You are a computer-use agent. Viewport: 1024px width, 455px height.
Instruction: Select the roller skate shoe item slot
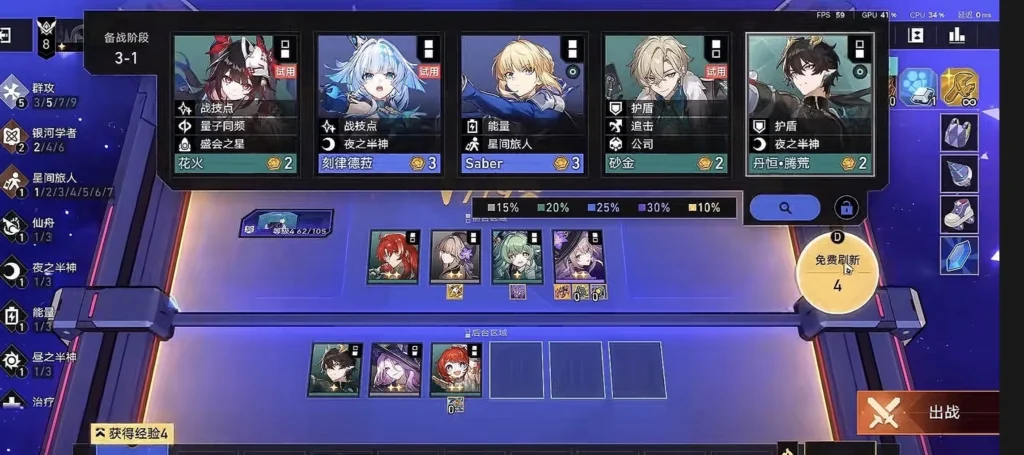click(x=958, y=212)
